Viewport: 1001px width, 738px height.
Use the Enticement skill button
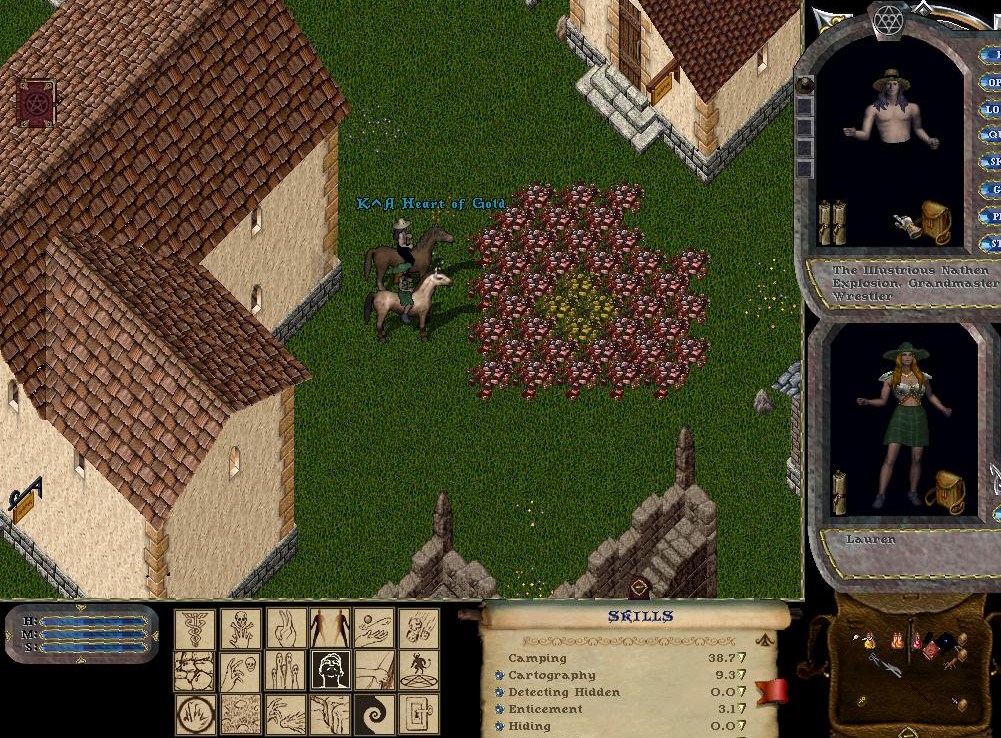499,710
